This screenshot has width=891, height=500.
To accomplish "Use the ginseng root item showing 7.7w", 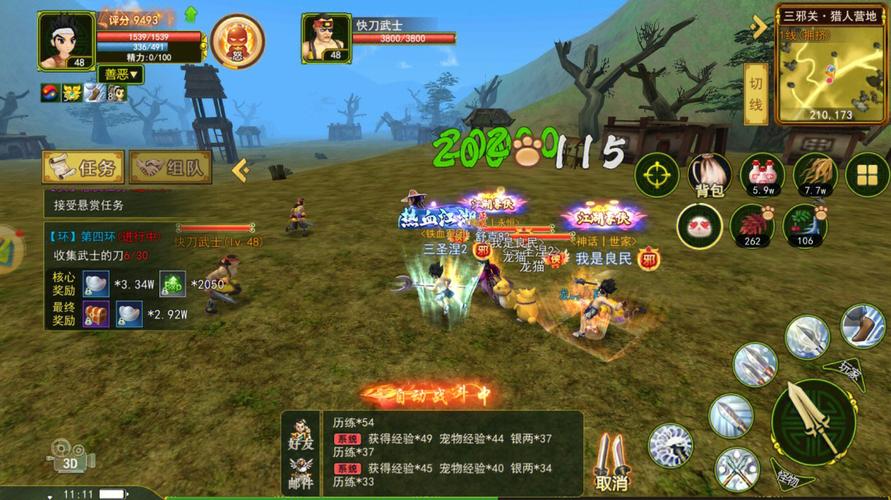I will [815, 175].
